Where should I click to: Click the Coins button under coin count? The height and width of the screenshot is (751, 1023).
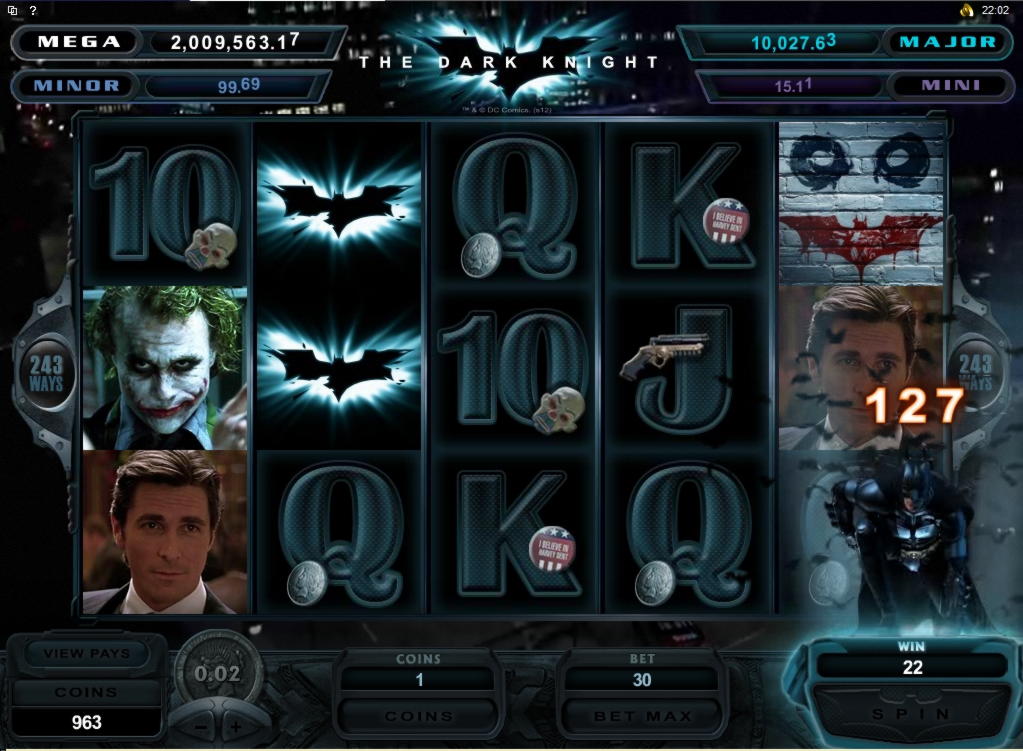click(419, 716)
